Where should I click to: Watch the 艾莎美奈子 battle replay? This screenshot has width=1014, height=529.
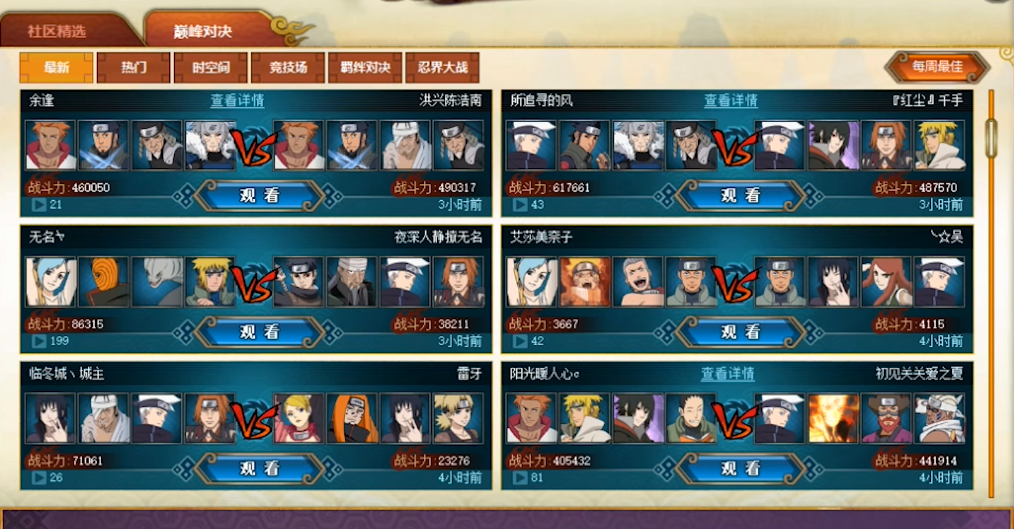point(742,332)
